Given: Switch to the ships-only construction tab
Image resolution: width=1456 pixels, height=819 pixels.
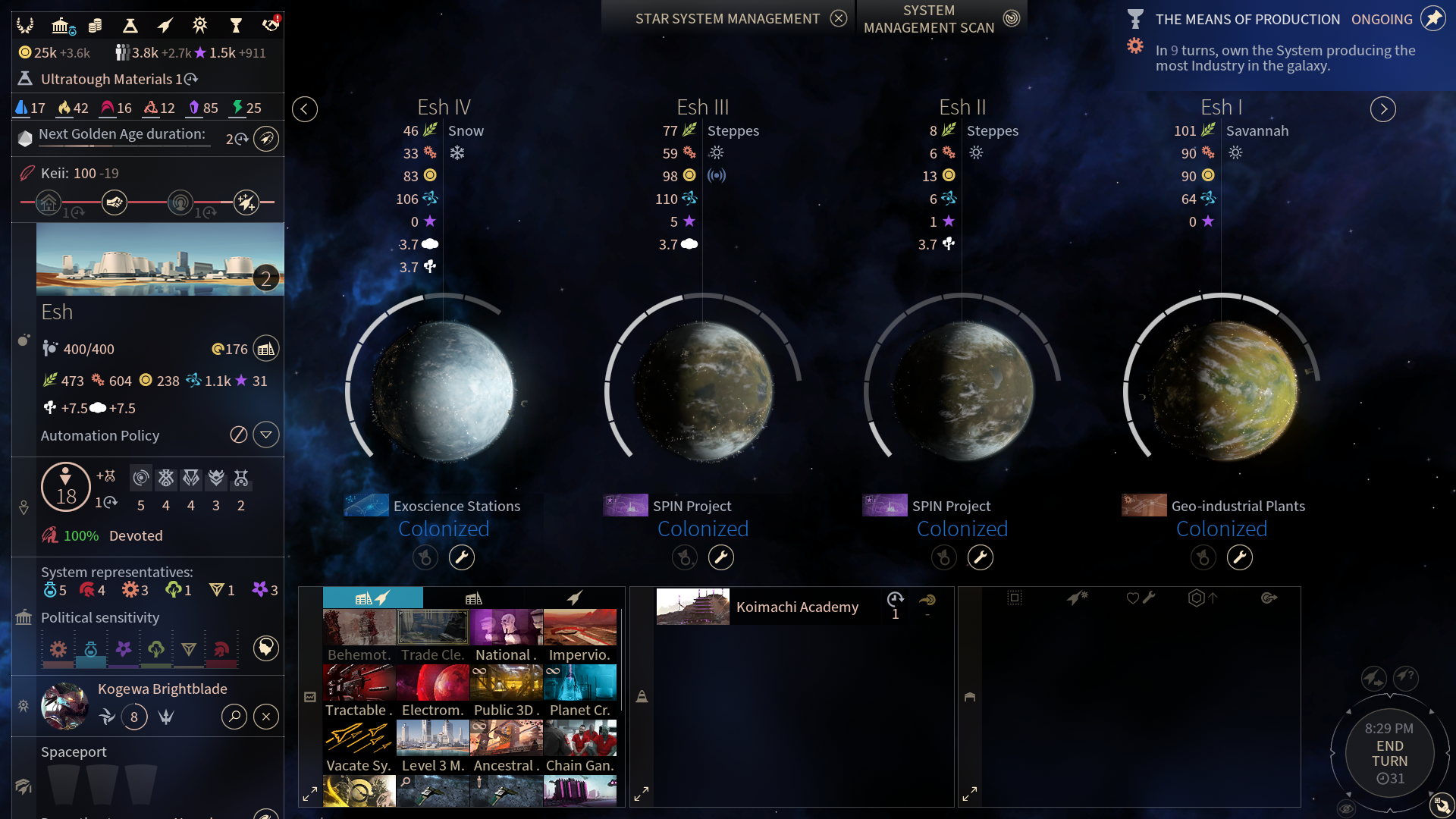Looking at the screenshot, I should tap(575, 598).
